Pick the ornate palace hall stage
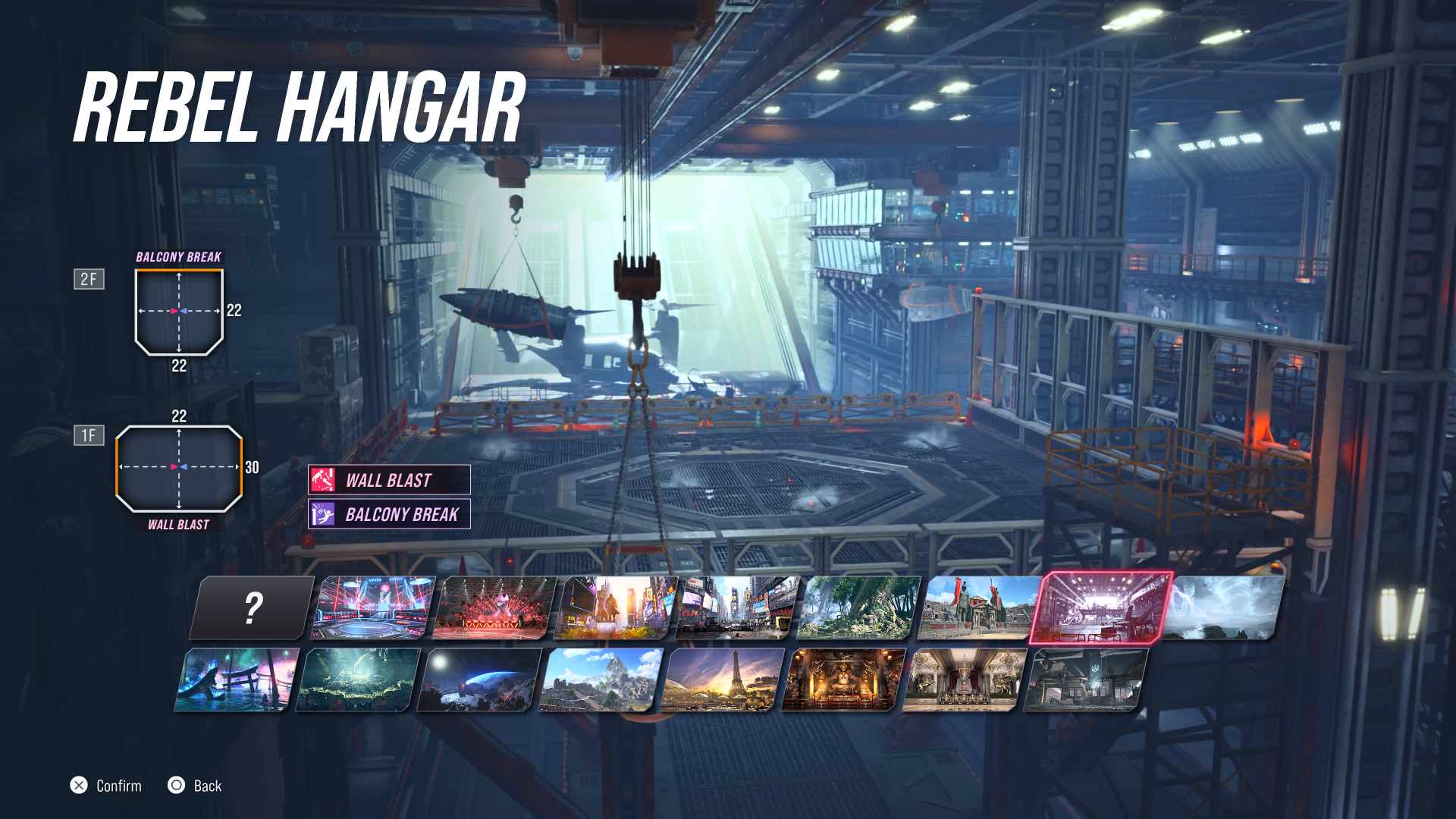 [965, 680]
